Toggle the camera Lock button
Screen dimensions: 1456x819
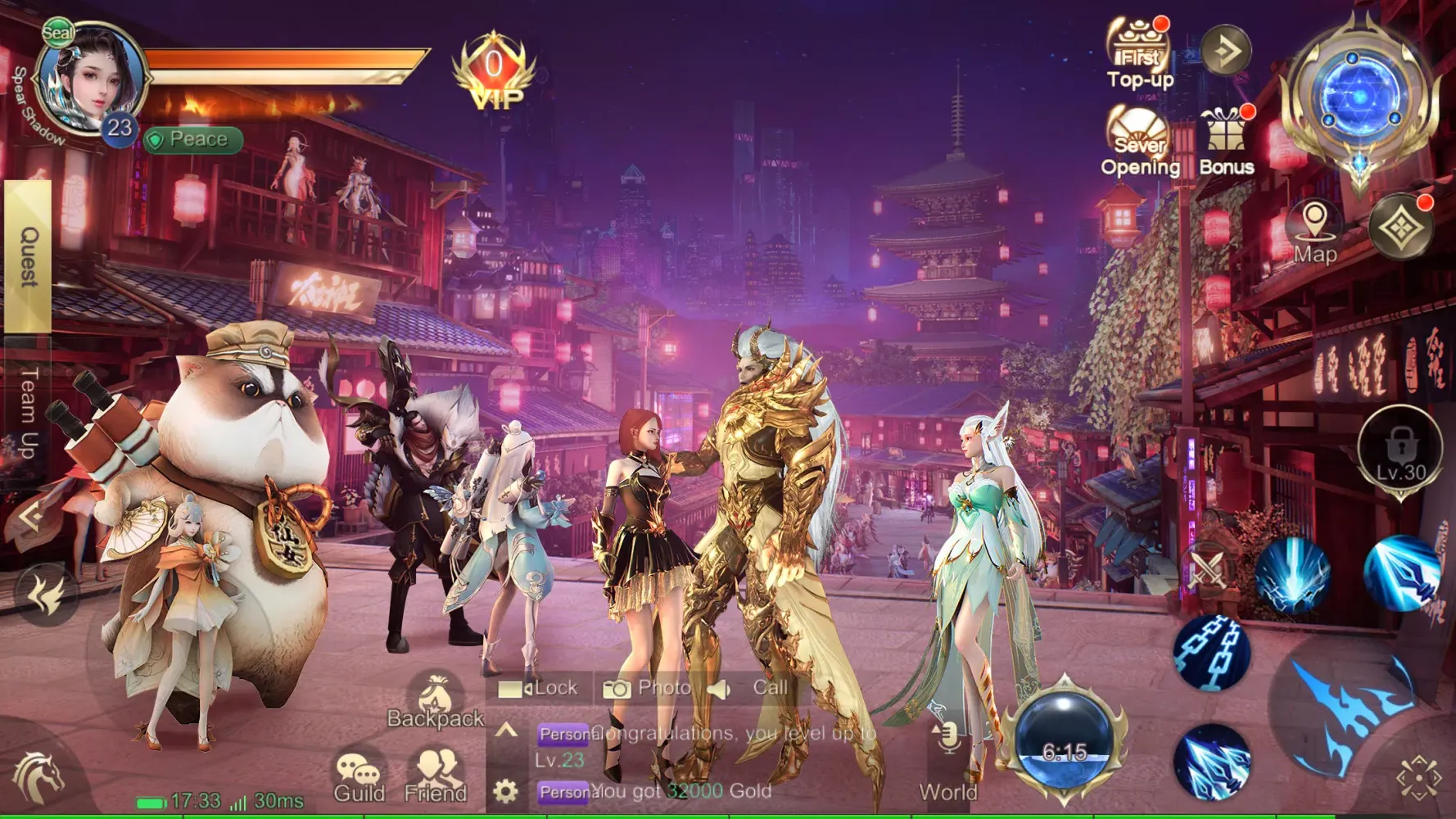538,688
